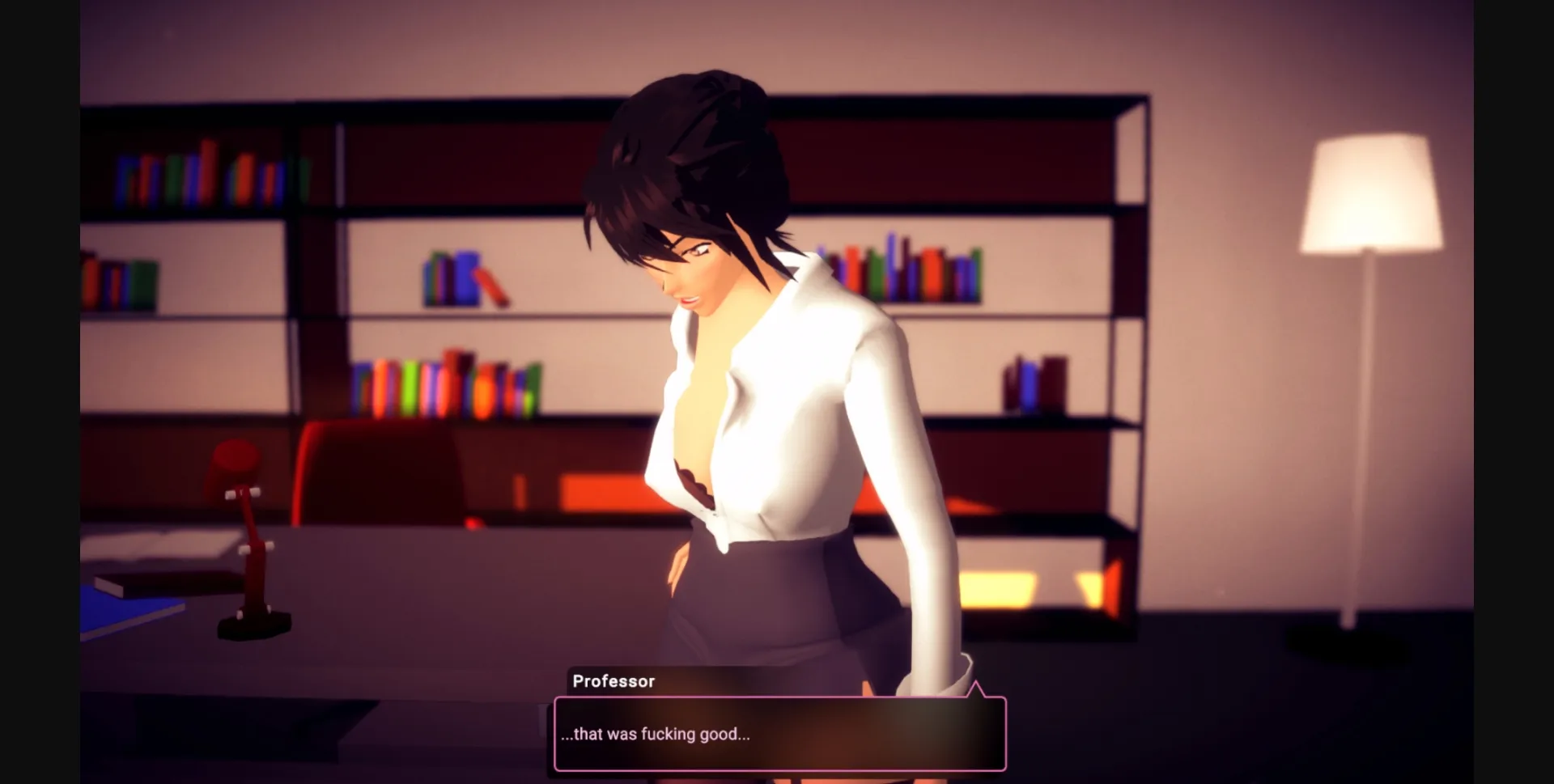Click the Professor's face

click(x=696, y=267)
